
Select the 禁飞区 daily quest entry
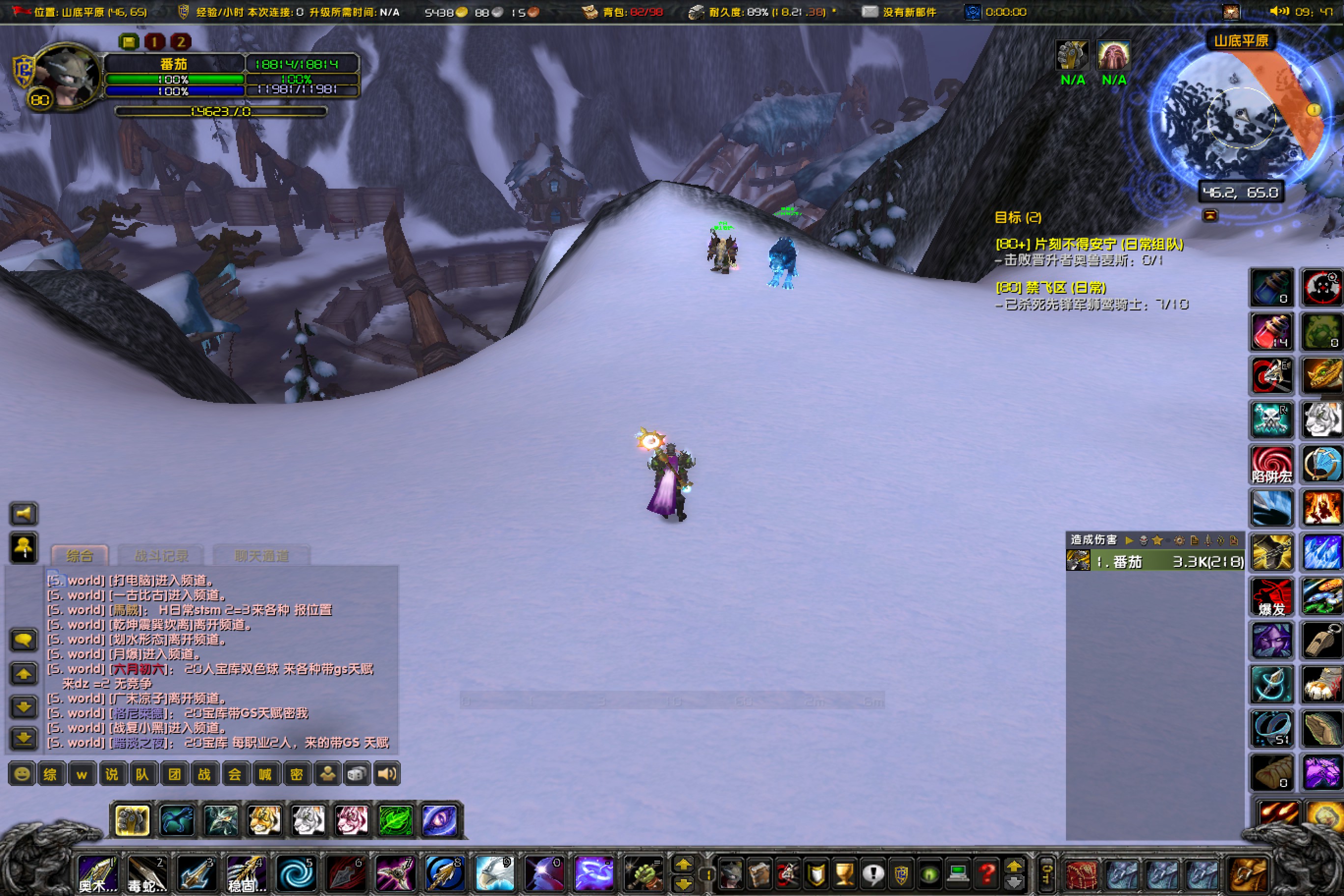click(x=1050, y=287)
